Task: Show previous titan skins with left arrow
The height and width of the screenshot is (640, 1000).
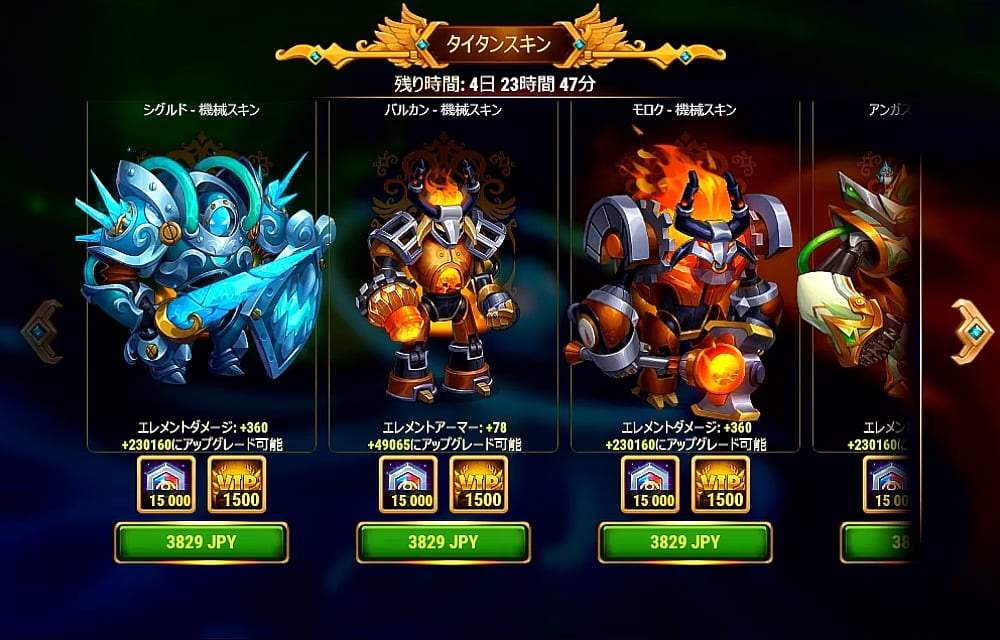Action: tap(42, 331)
